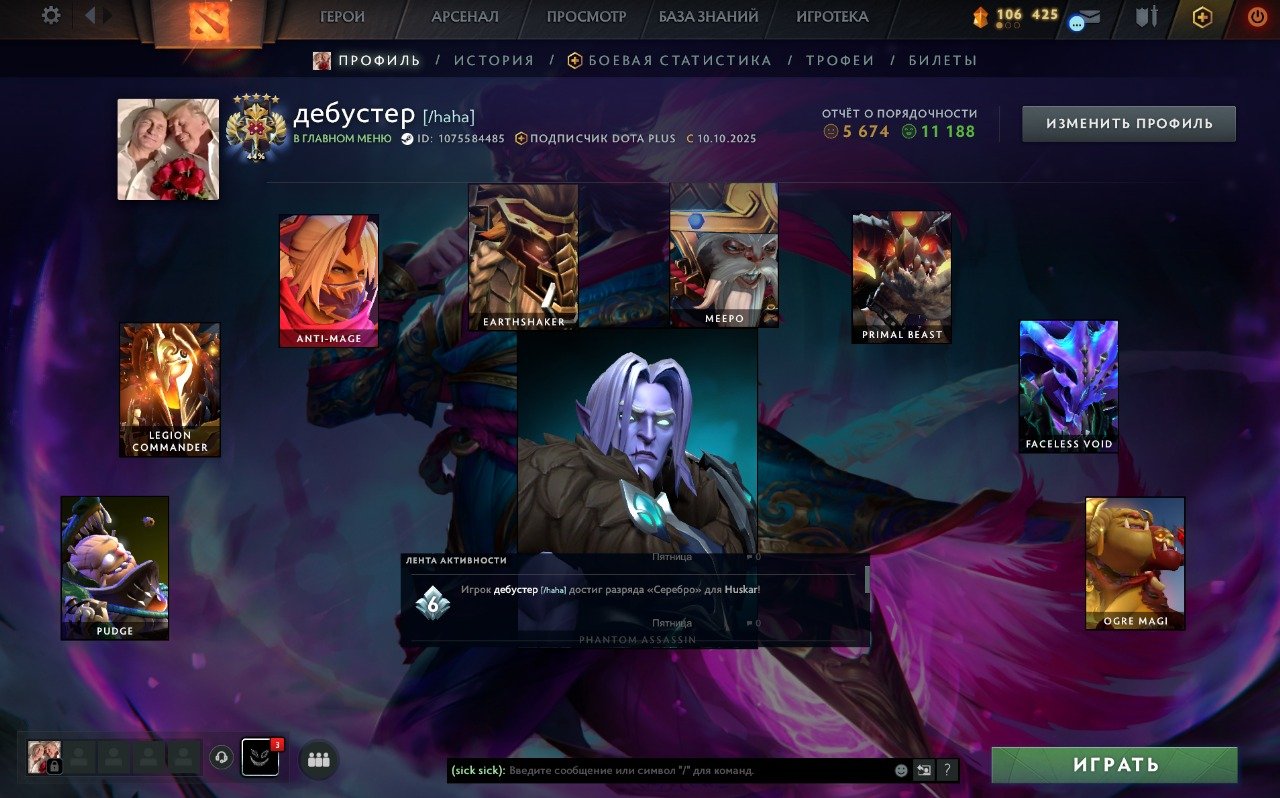
Task: Open the friends list group icon
Action: tap(318, 760)
